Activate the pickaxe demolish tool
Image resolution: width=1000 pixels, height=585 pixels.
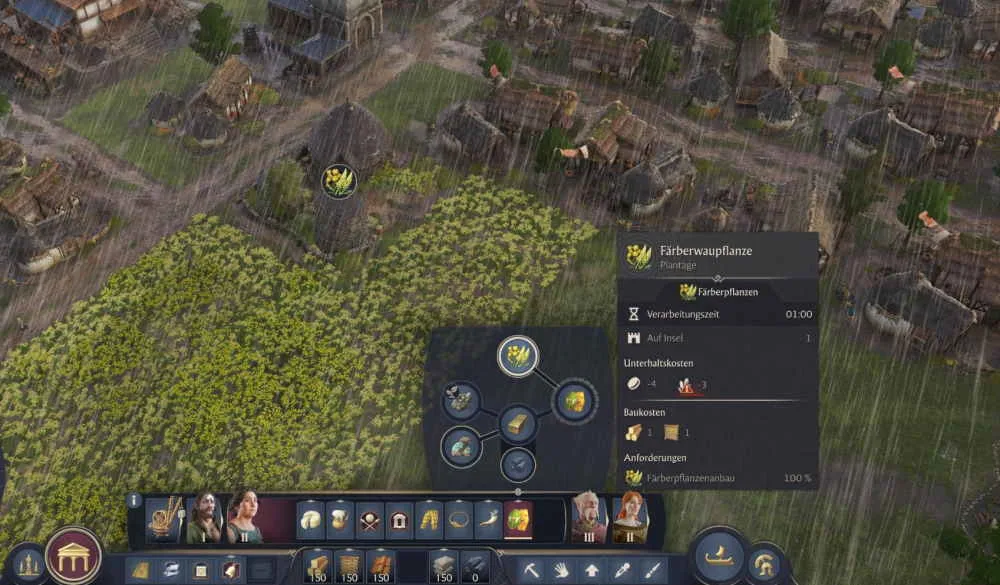(x=532, y=570)
